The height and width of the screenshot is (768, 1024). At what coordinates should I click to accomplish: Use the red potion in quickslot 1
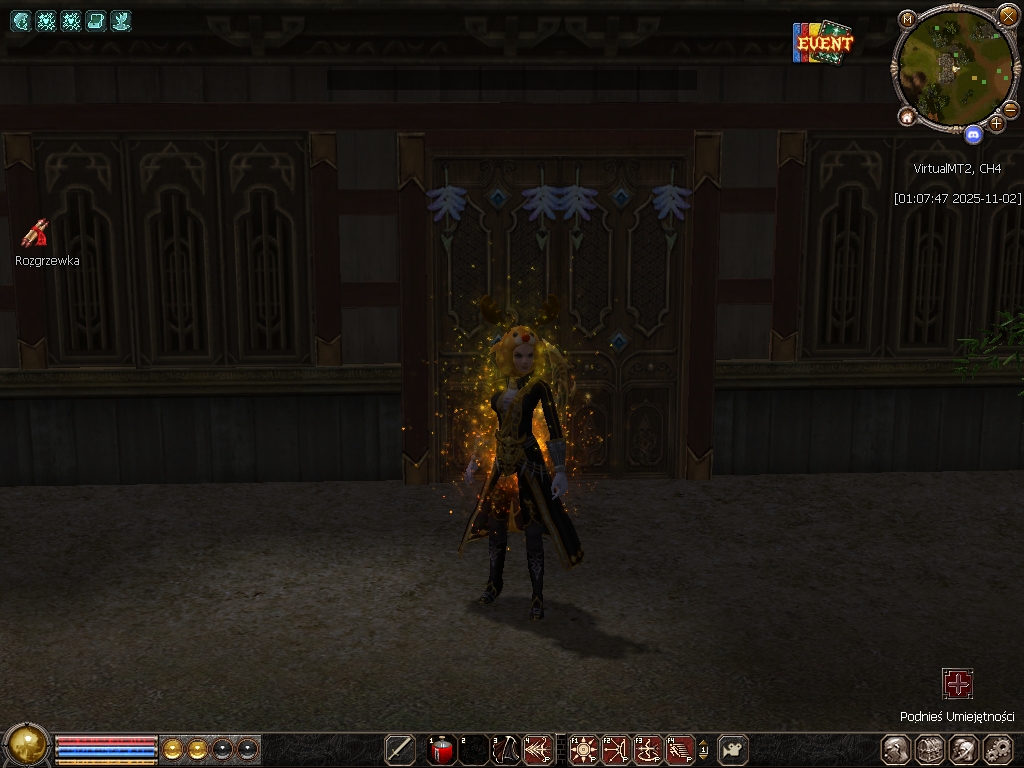pyautogui.click(x=441, y=750)
